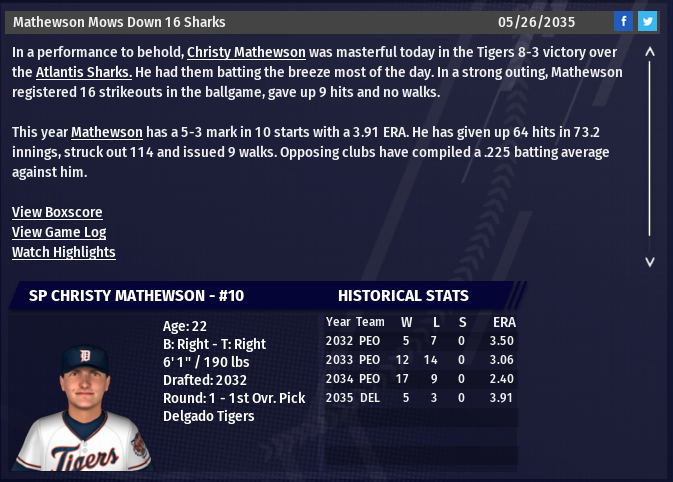Share the article on Facebook

tap(623, 21)
